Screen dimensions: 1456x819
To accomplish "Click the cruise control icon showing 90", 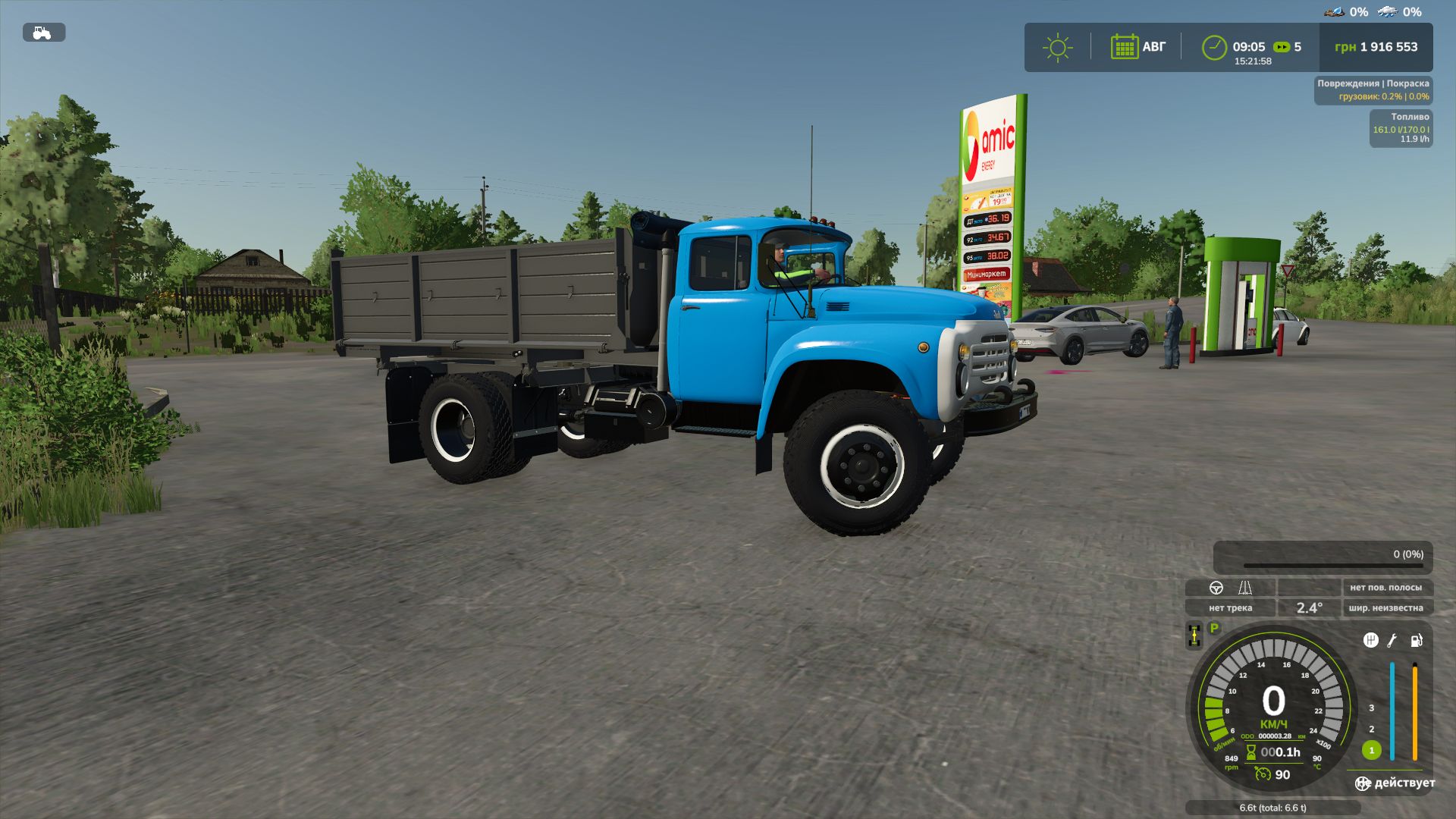I will (x=1263, y=776).
